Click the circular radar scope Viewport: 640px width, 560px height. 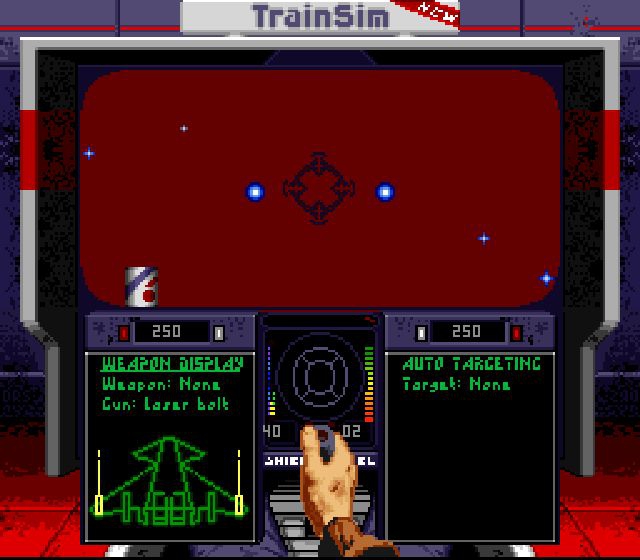coord(319,378)
